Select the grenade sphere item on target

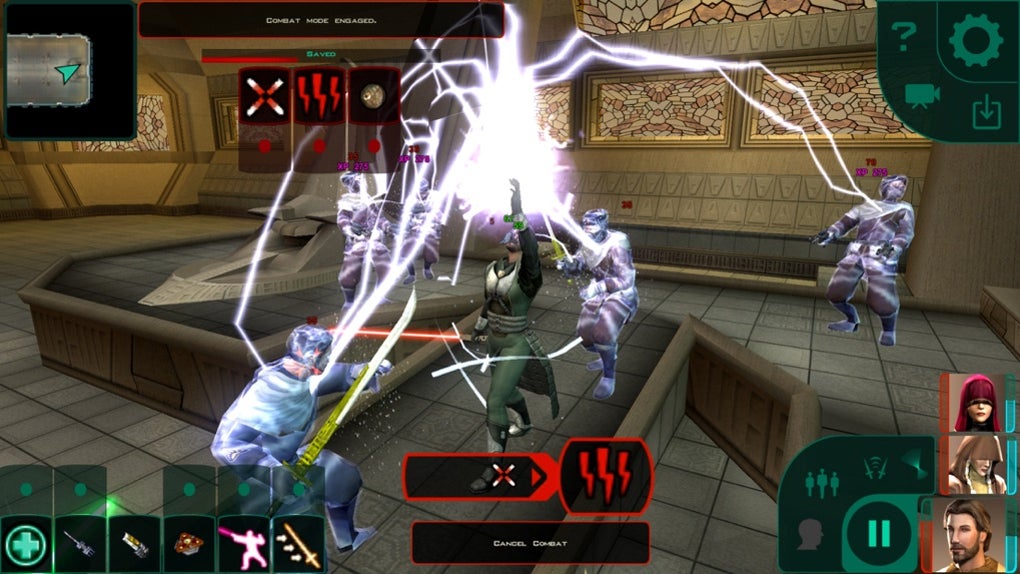pos(373,96)
